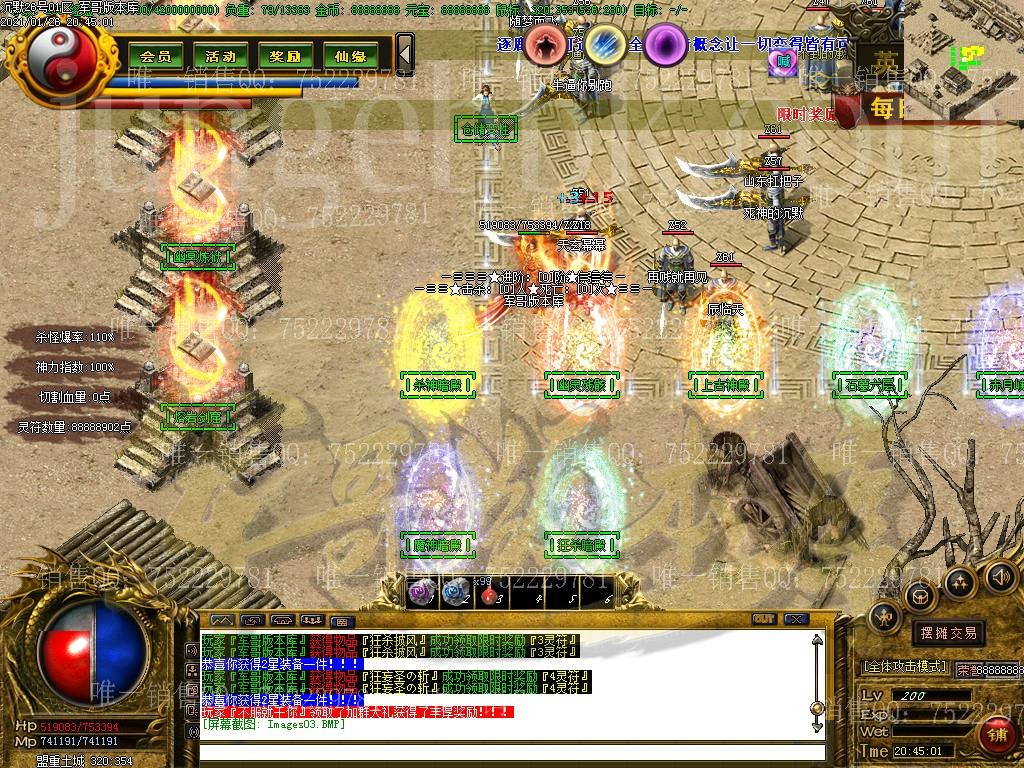The image size is (1024, 768).
Task: Open the 摆摊交易 stall trade button
Action: tap(948, 633)
